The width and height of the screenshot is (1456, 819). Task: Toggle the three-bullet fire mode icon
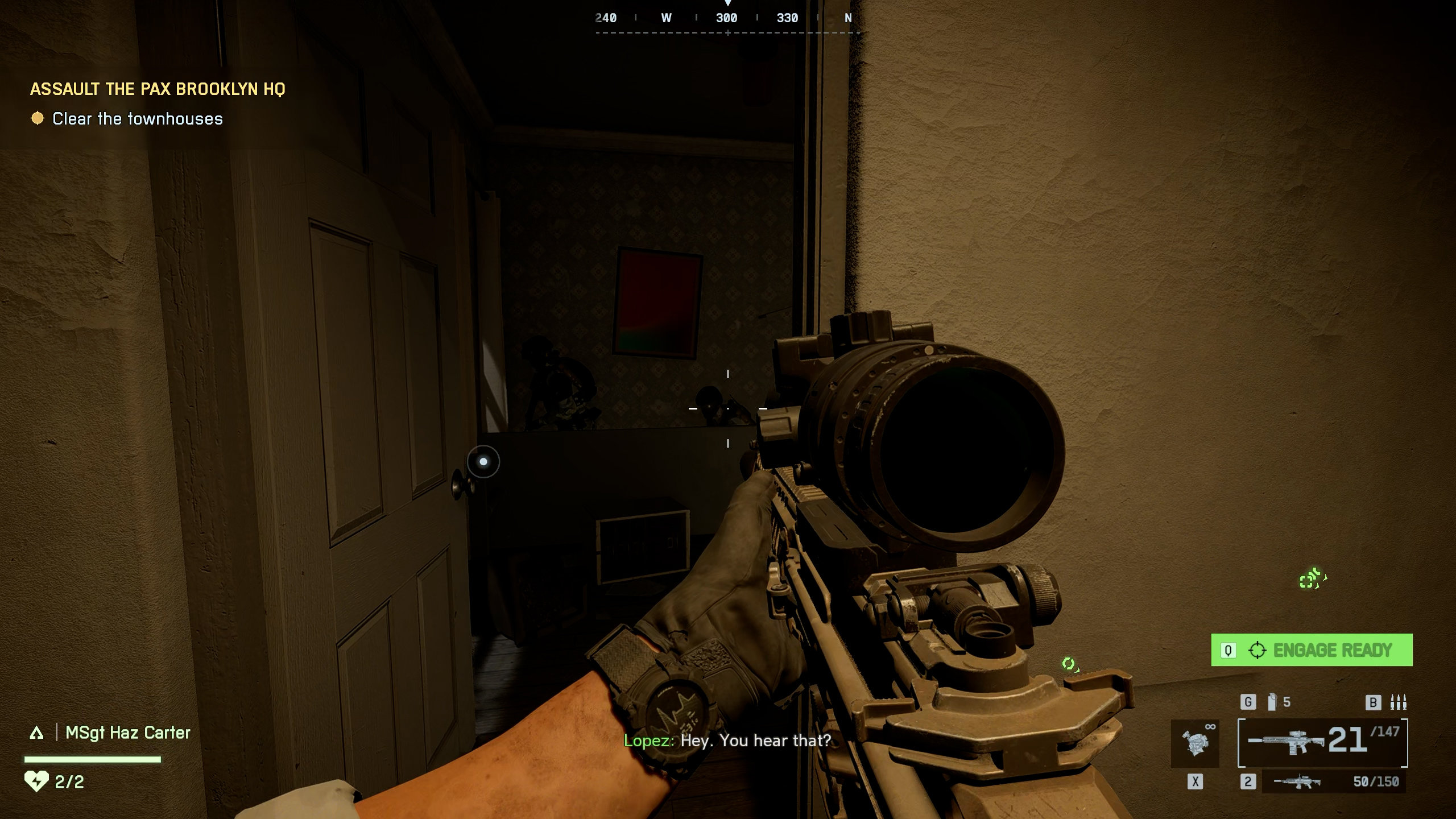click(x=1397, y=702)
